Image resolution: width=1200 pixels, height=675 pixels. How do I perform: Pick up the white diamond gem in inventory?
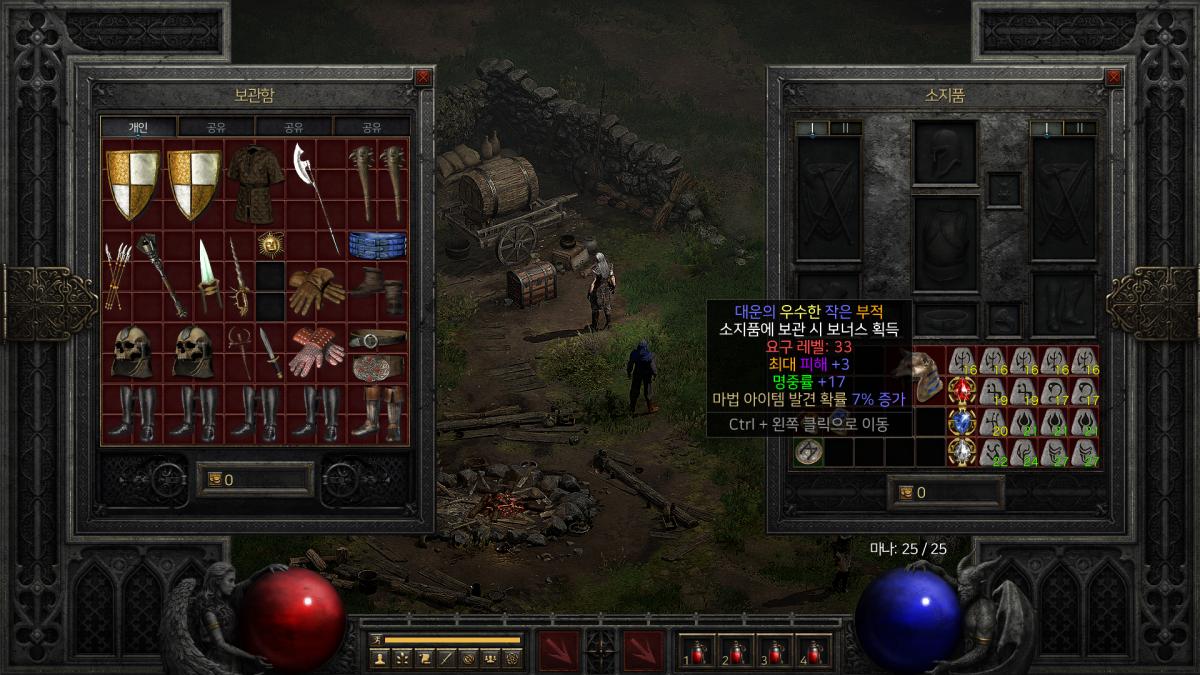962,452
